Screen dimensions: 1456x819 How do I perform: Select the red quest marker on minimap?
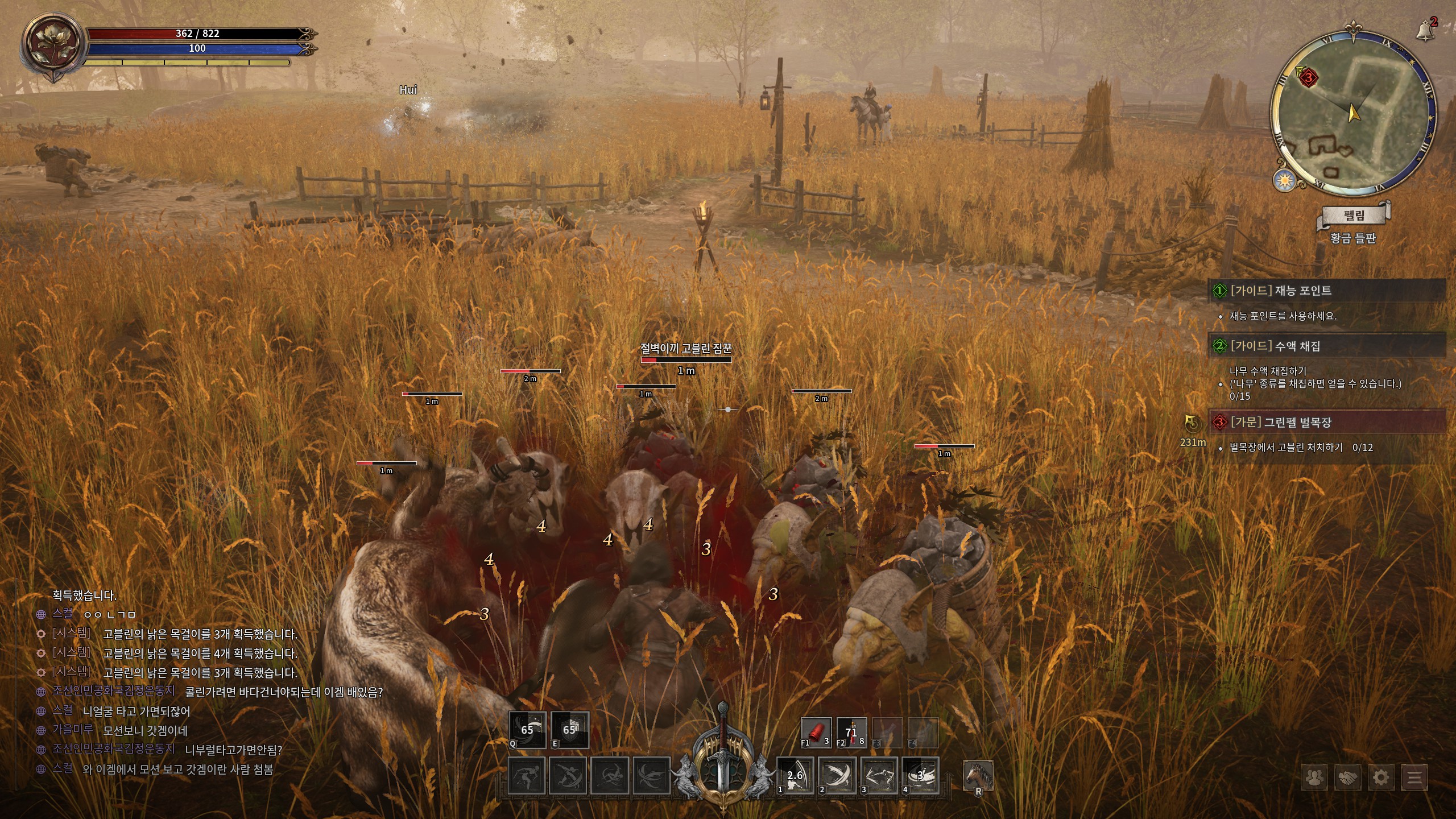pyautogui.click(x=1309, y=77)
